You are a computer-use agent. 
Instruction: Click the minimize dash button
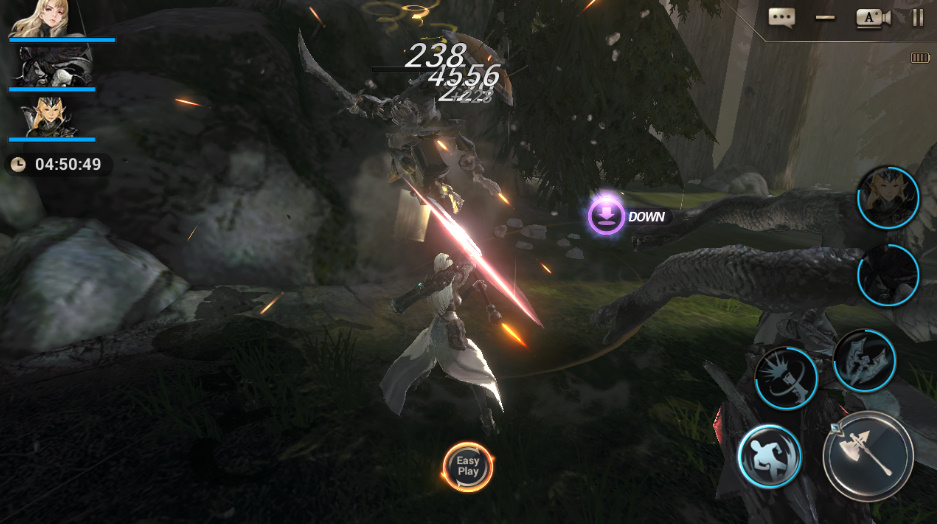825,17
